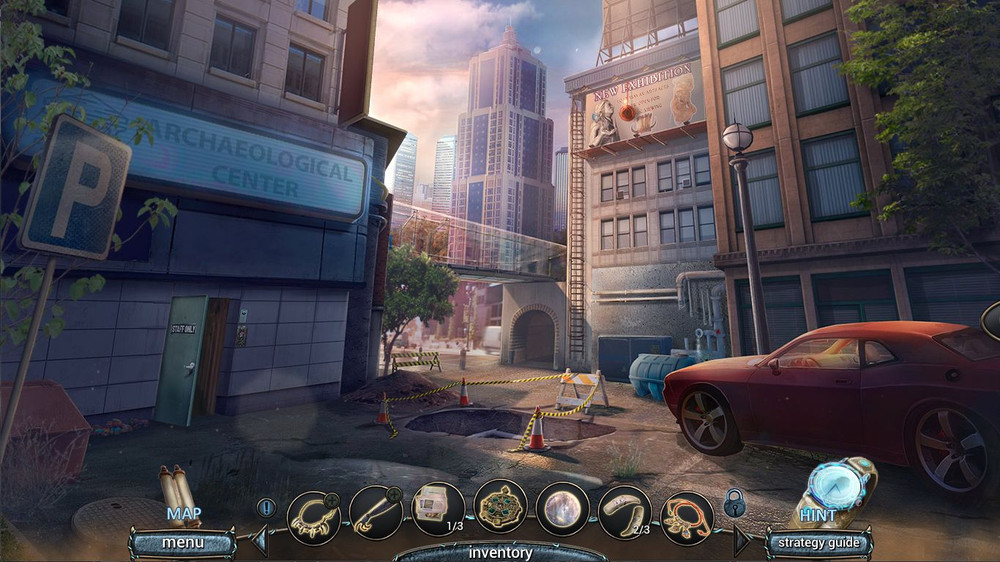
Task: Select the hooked stick inventory item
Action: [375, 511]
